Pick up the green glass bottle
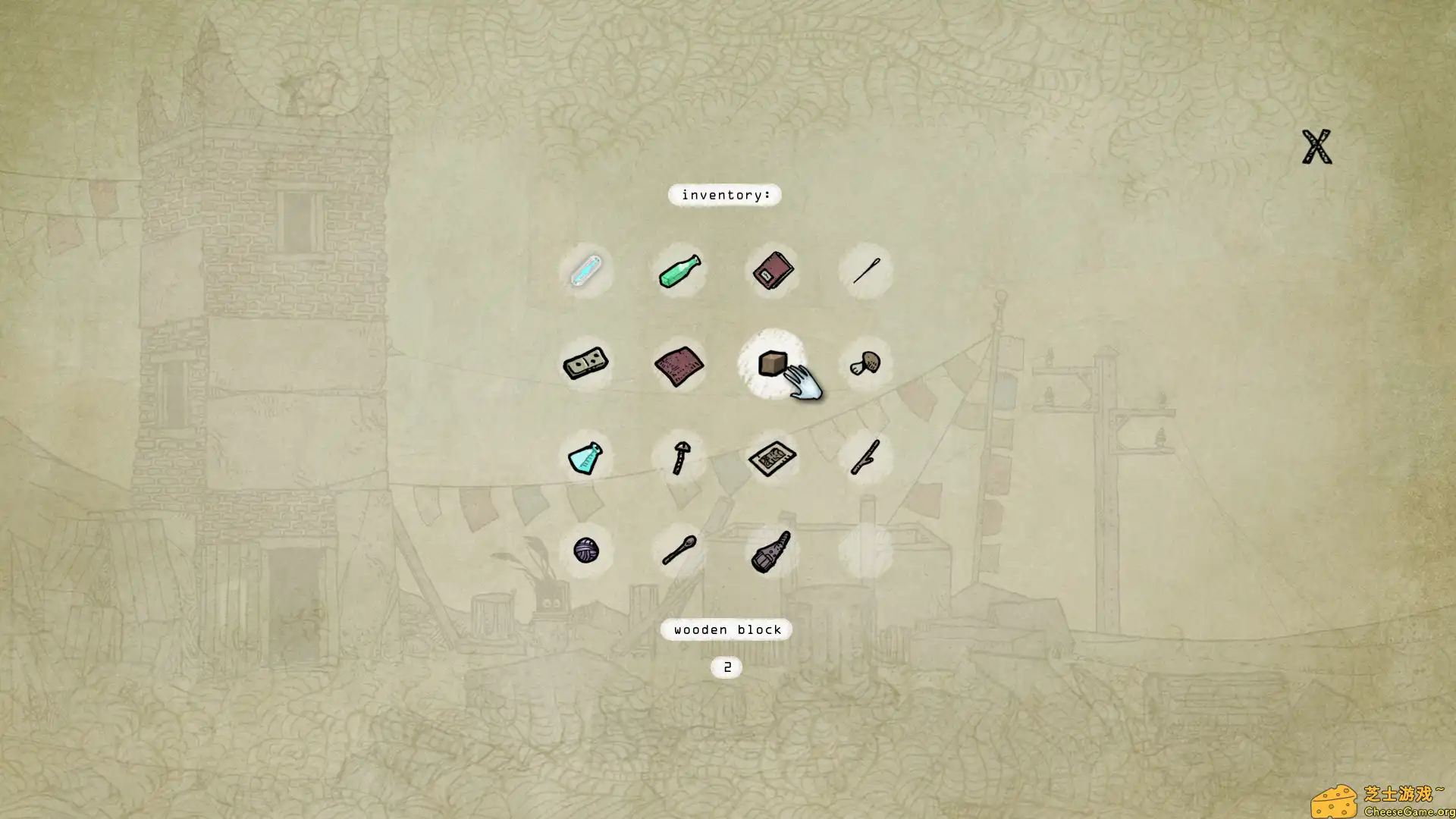Image resolution: width=1456 pixels, height=819 pixels. pyautogui.click(x=679, y=271)
